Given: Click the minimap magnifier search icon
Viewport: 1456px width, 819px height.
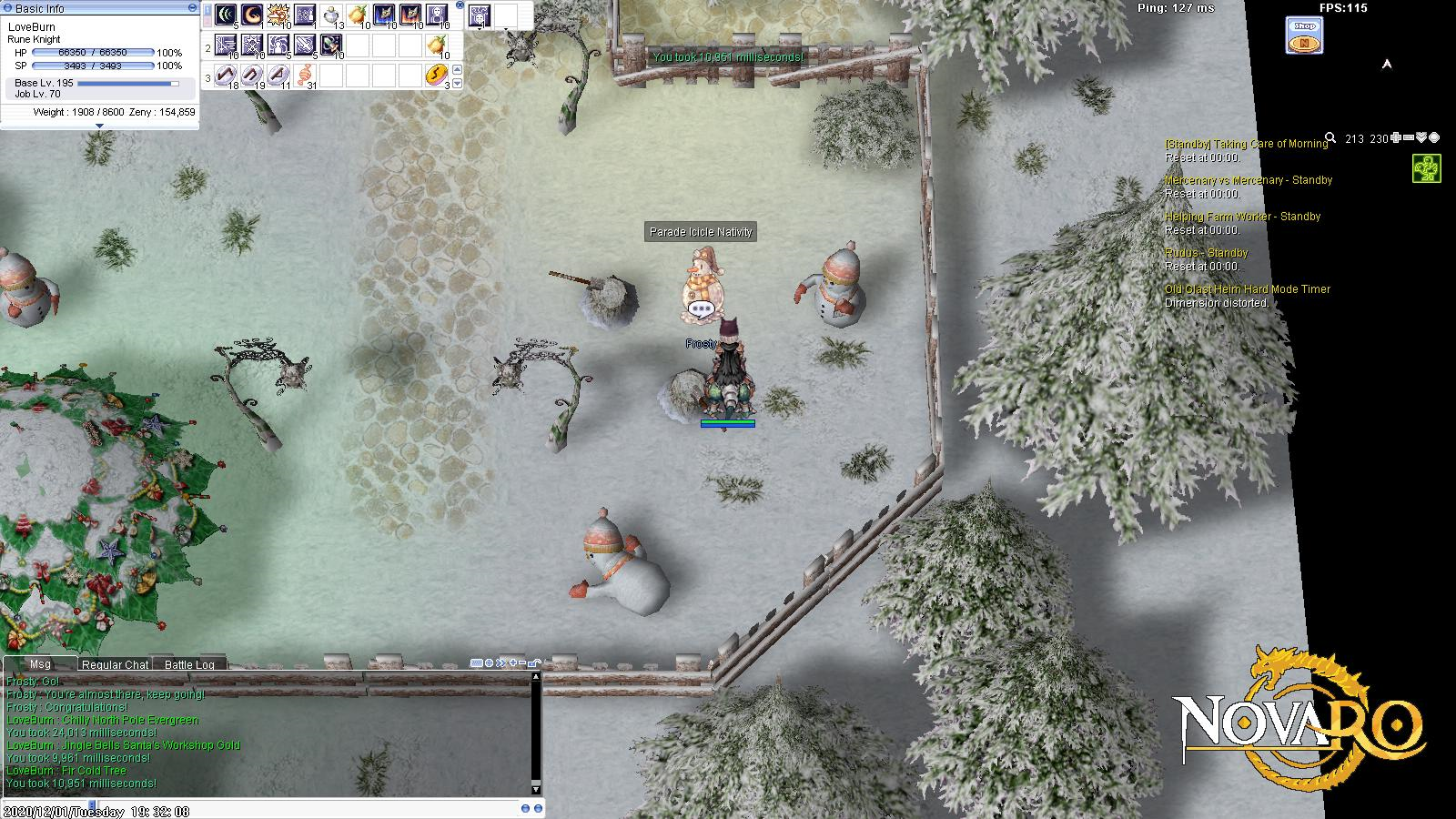Looking at the screenshot, I should (1330, 138).
